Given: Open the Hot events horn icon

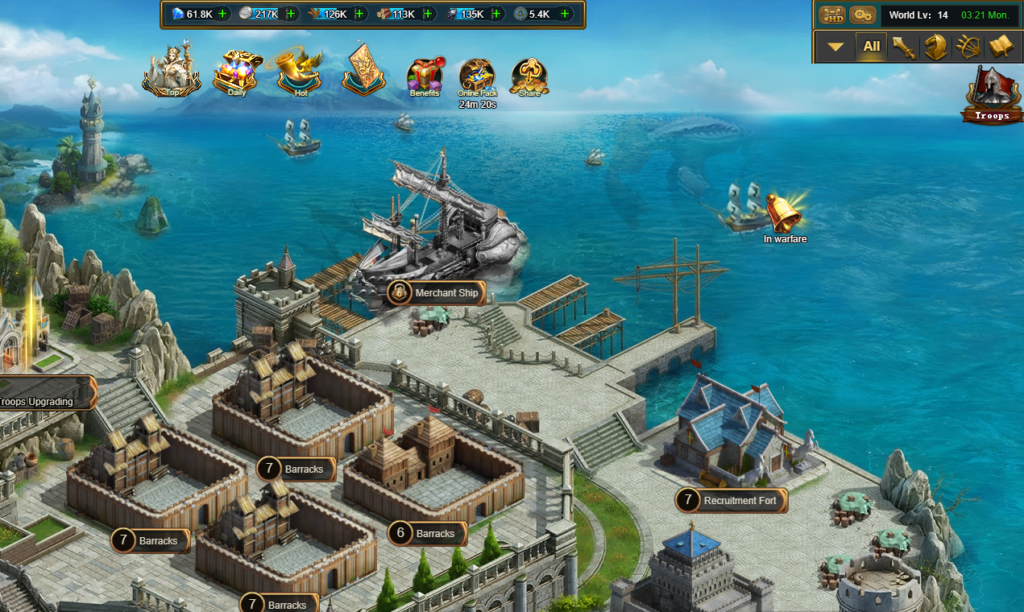Looking at the screenshot, I should (299, 71).
